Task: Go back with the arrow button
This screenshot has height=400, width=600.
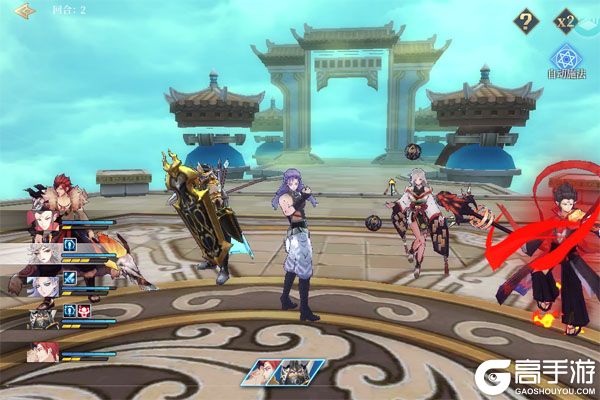Action: [22, 11]
